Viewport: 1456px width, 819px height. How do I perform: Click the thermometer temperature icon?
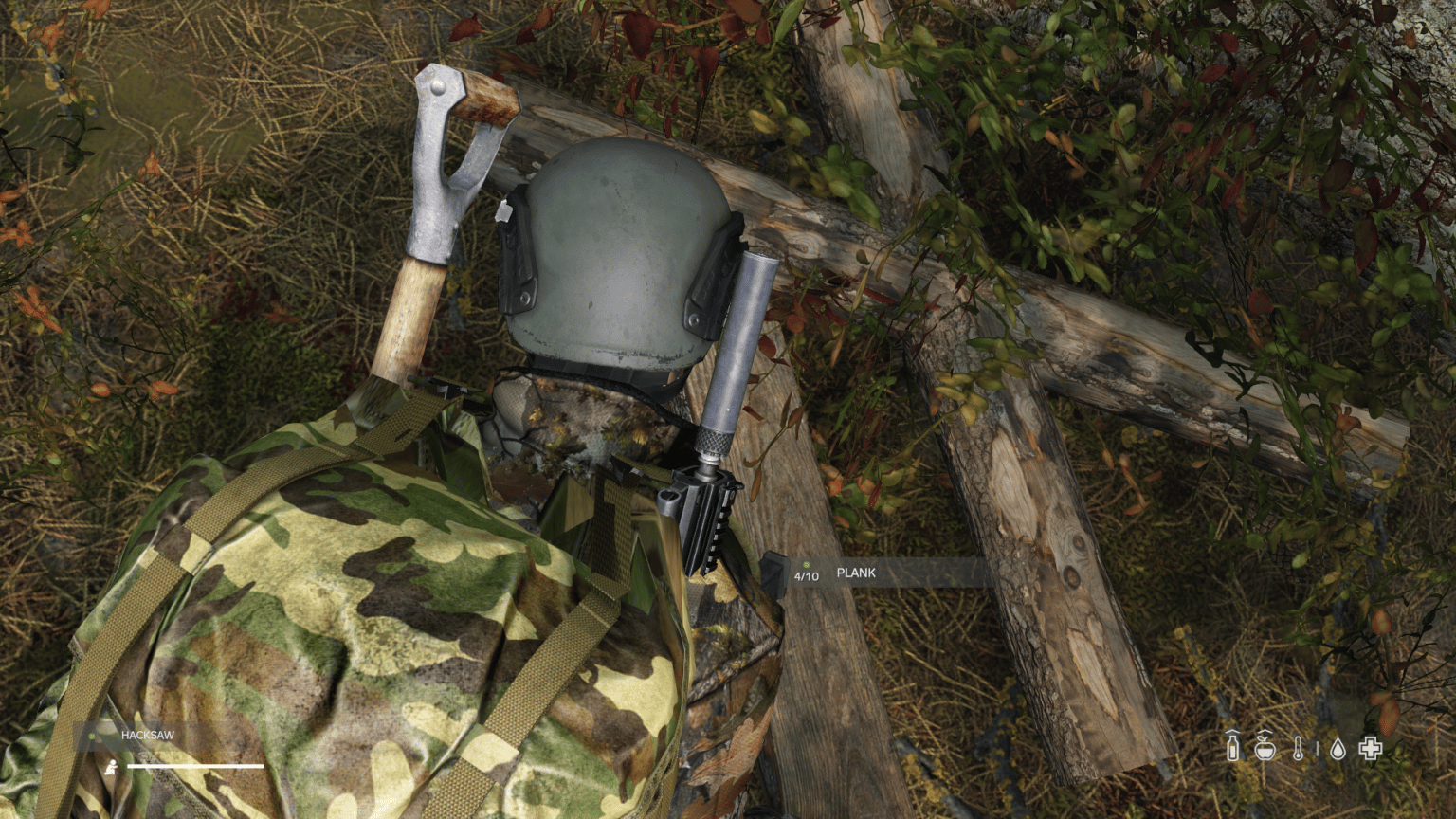click(1298, 748)
